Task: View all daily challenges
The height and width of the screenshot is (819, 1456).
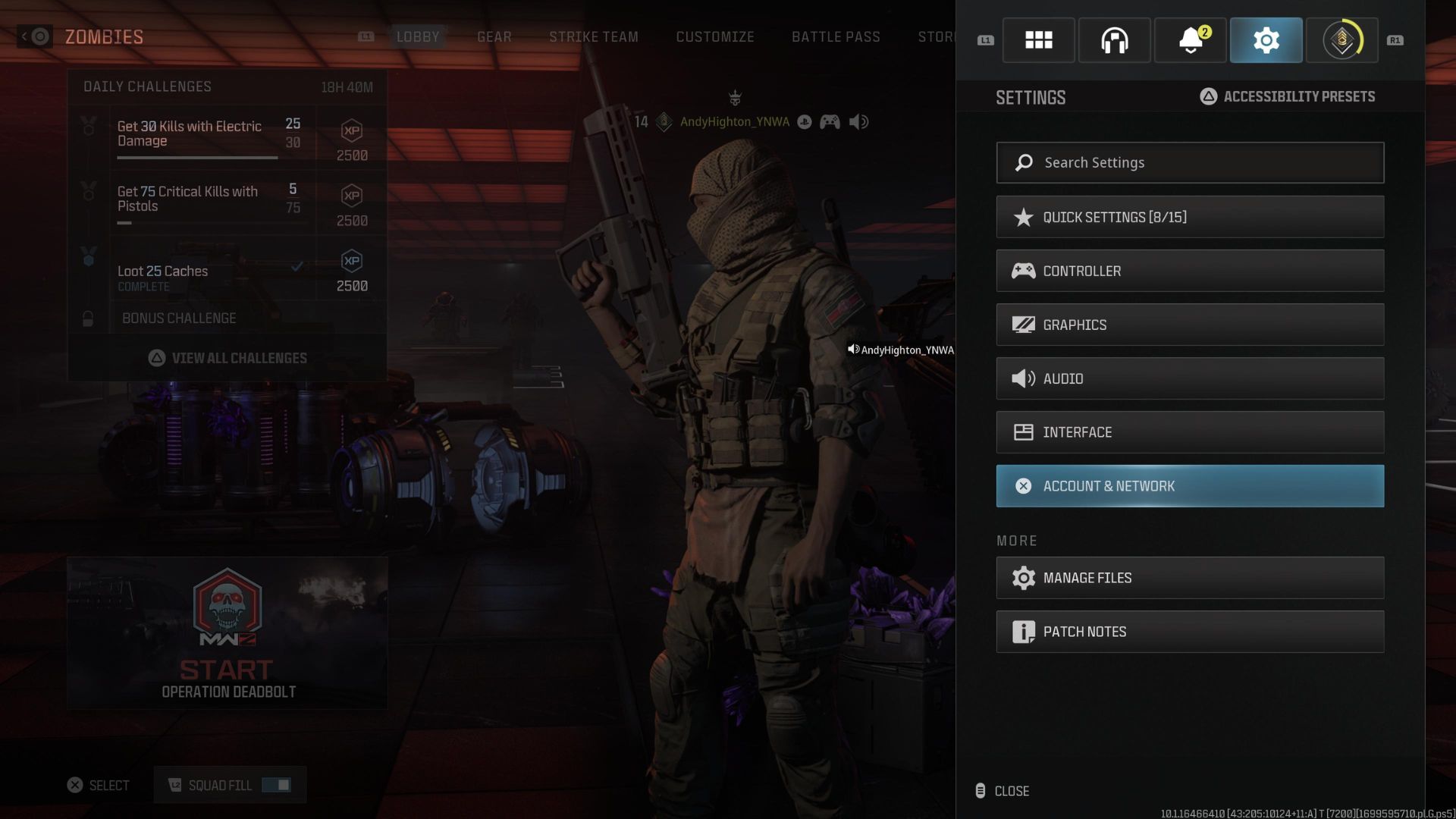Action: coord(227,358)
